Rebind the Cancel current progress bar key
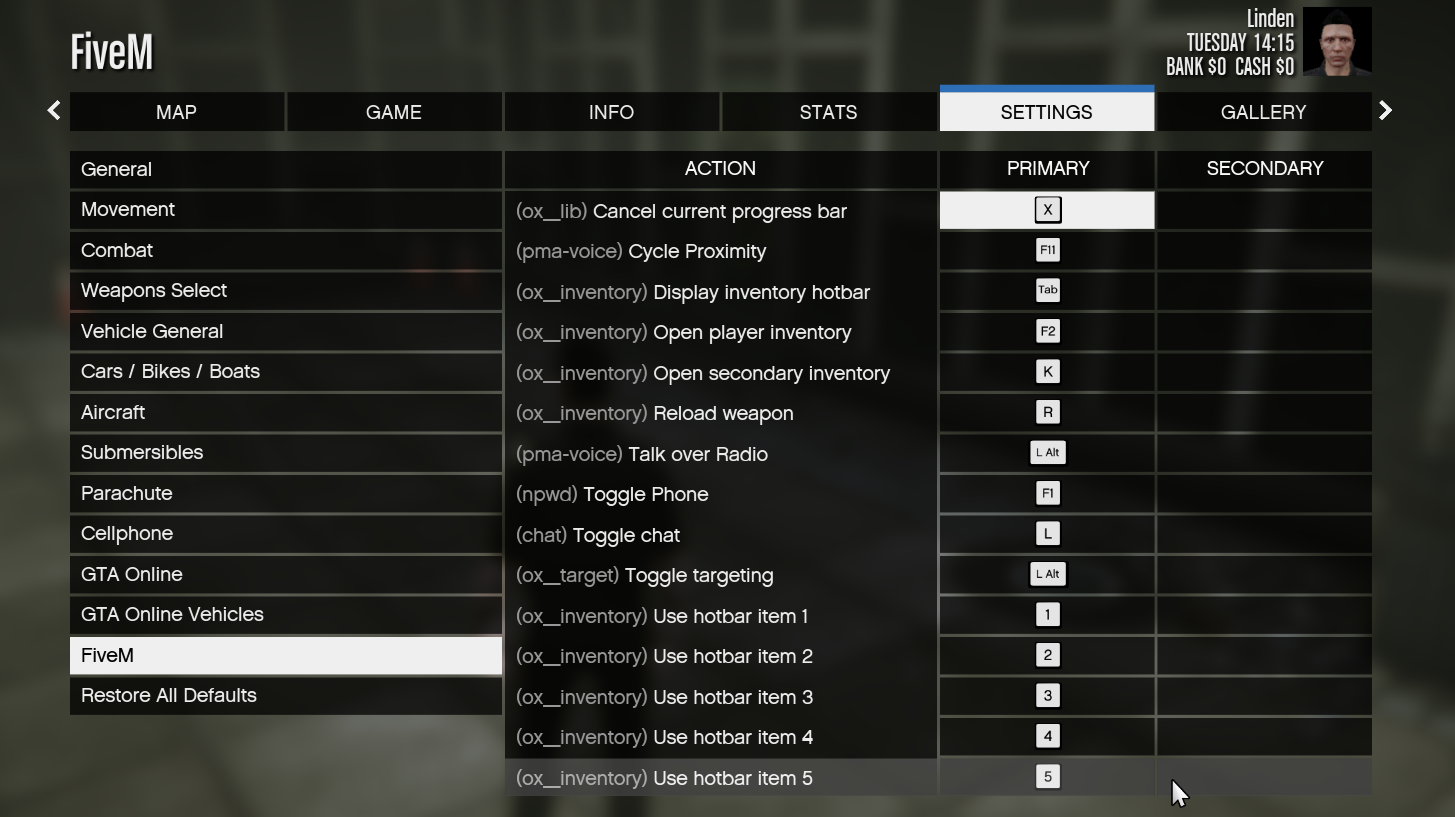This screenshot has height=817, width=1455. (1046, 210)
